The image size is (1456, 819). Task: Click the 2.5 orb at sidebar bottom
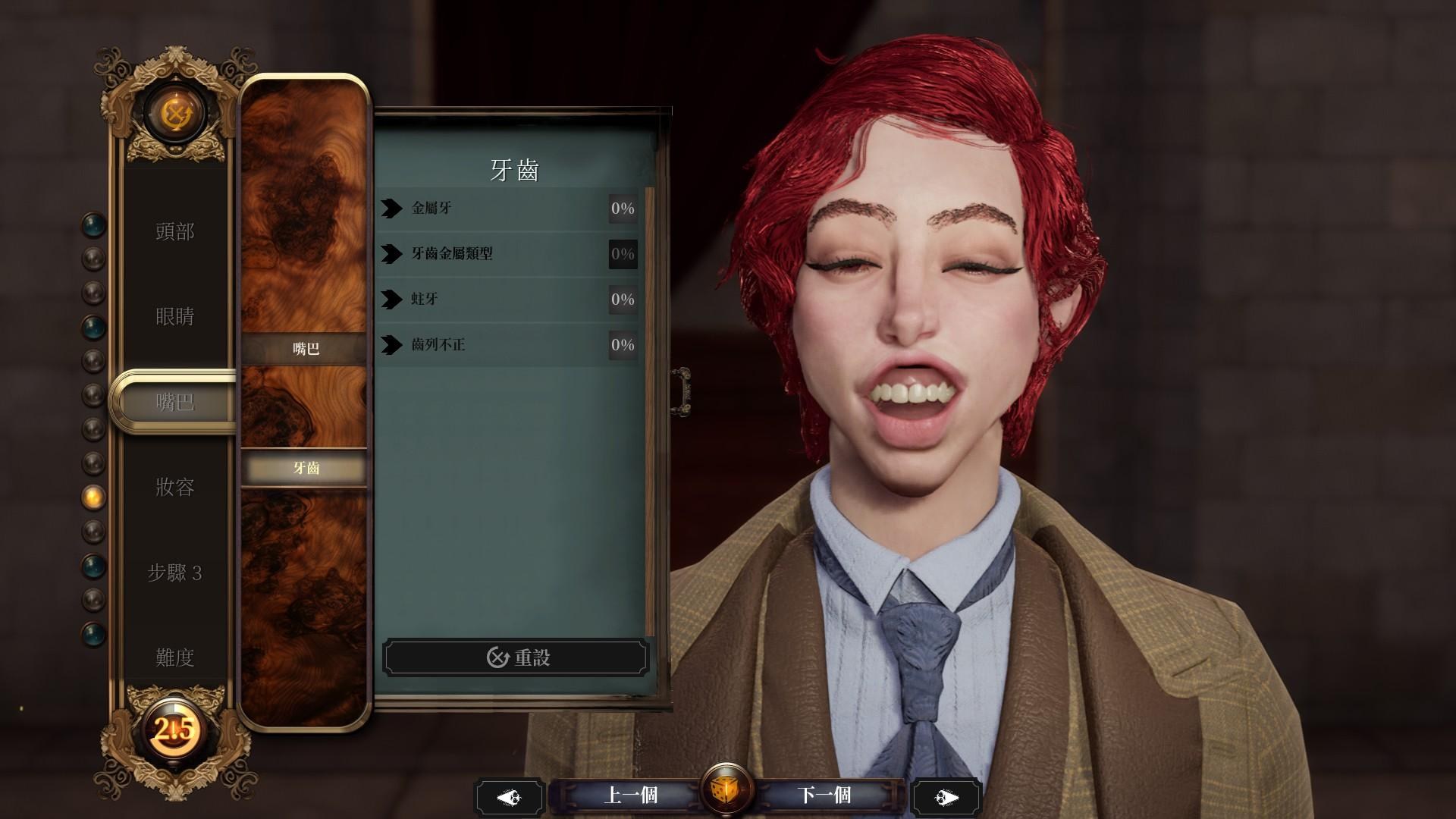174,730
